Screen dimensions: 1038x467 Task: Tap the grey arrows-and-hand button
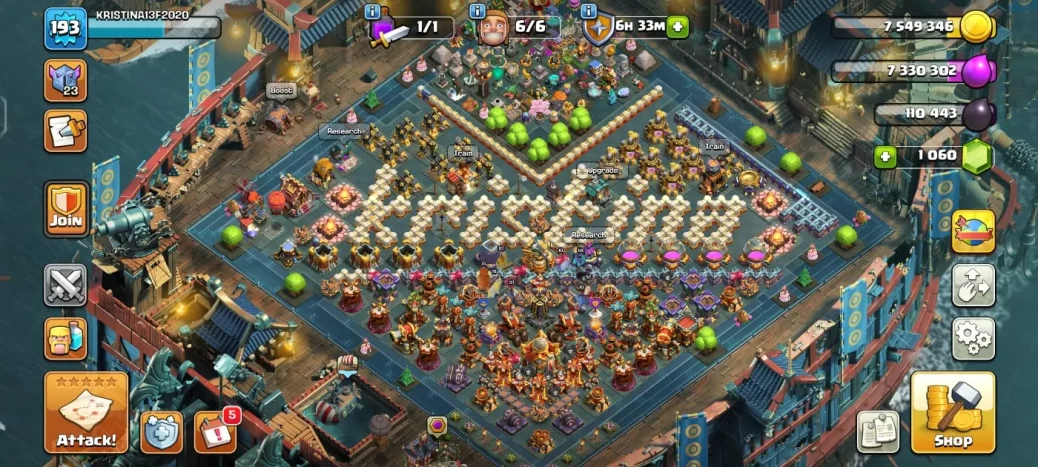tap(972, 285)
